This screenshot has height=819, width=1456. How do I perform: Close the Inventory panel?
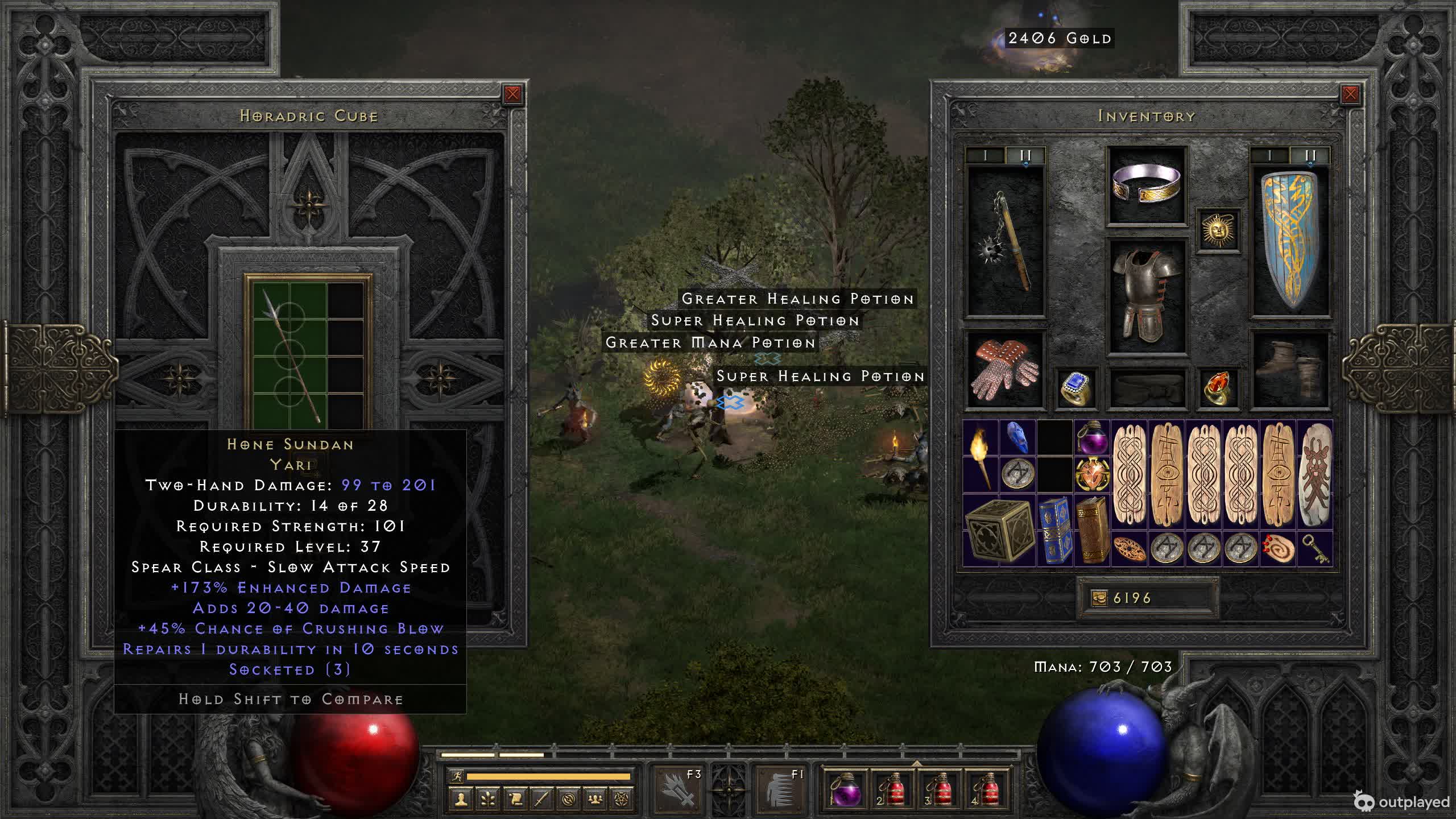tap(1350, 94)
